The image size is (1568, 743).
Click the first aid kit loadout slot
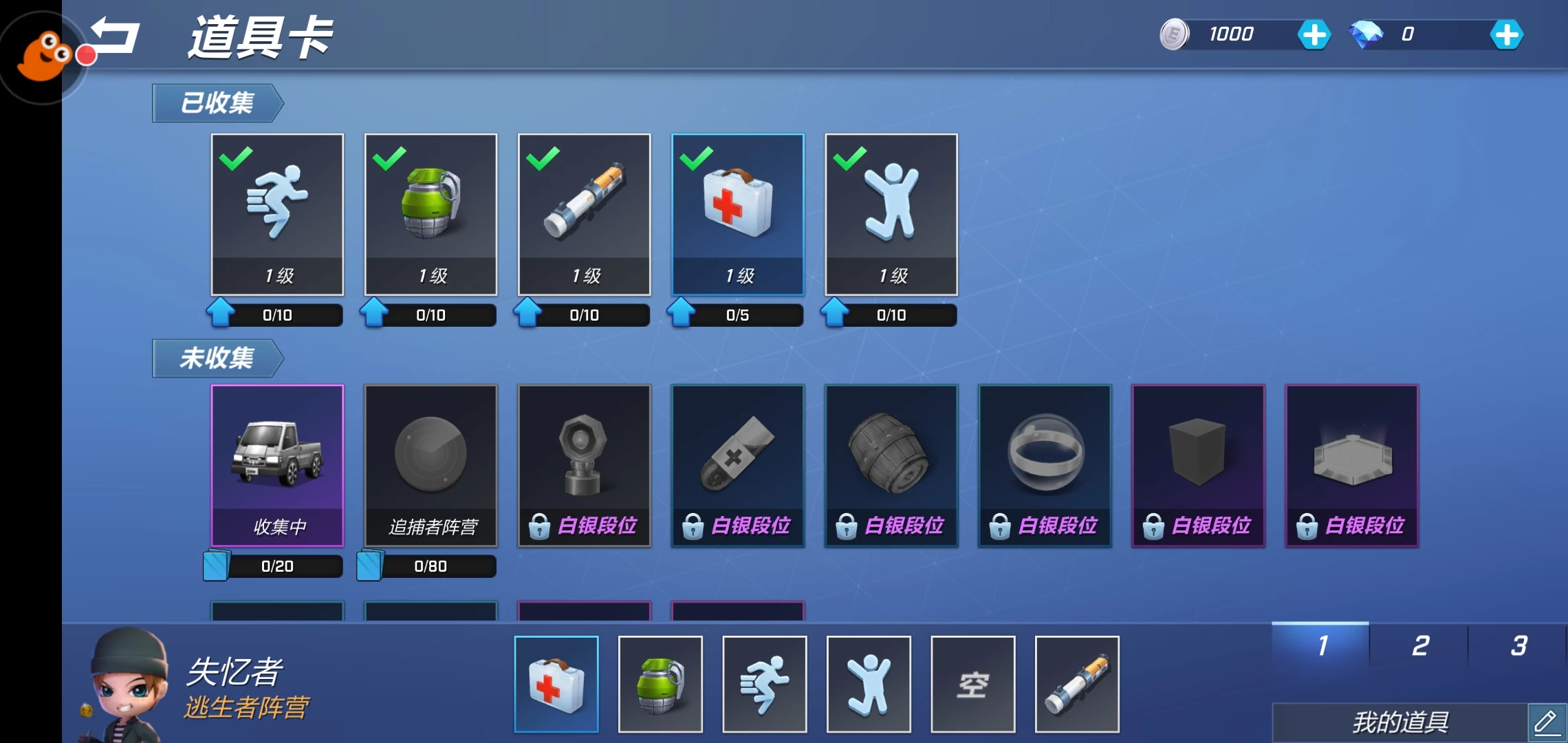tap(556, 684)
